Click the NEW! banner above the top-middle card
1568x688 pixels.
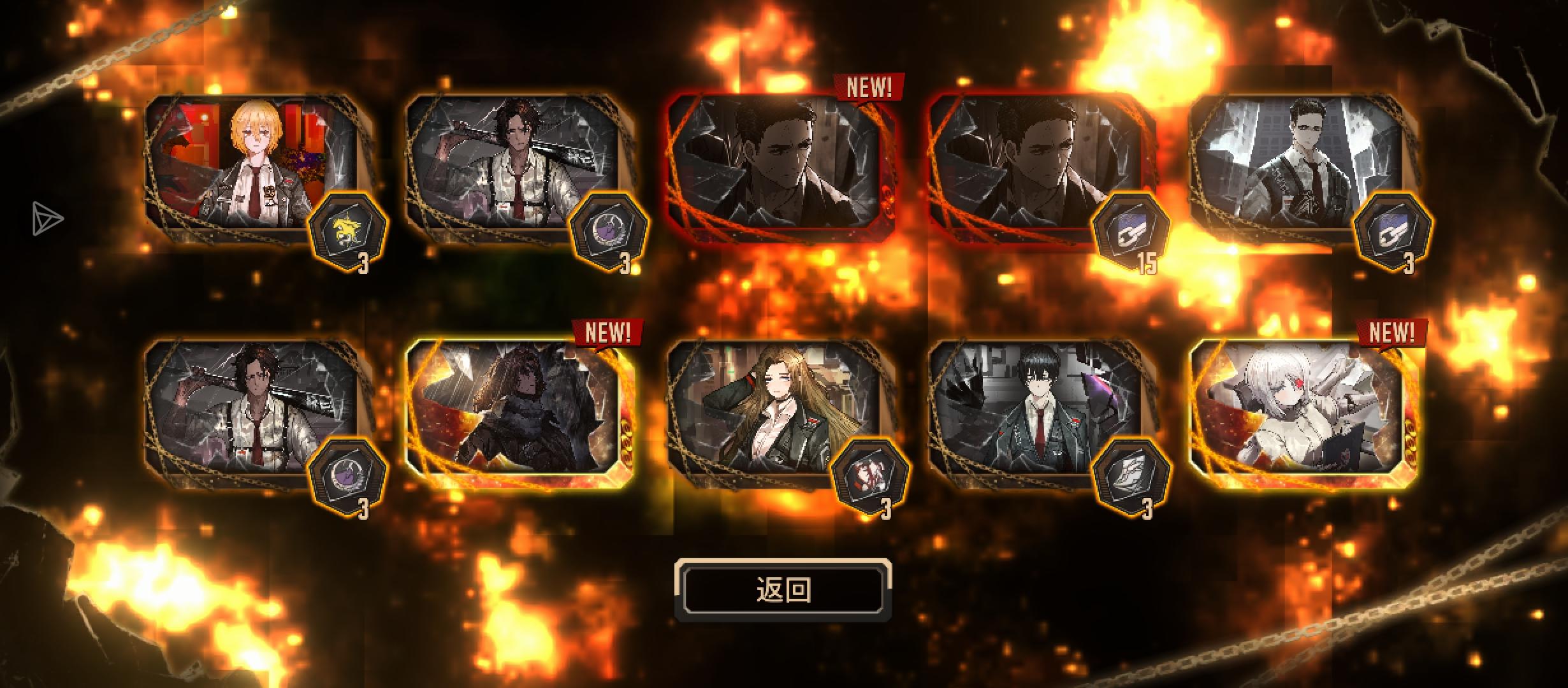(870, 86)
